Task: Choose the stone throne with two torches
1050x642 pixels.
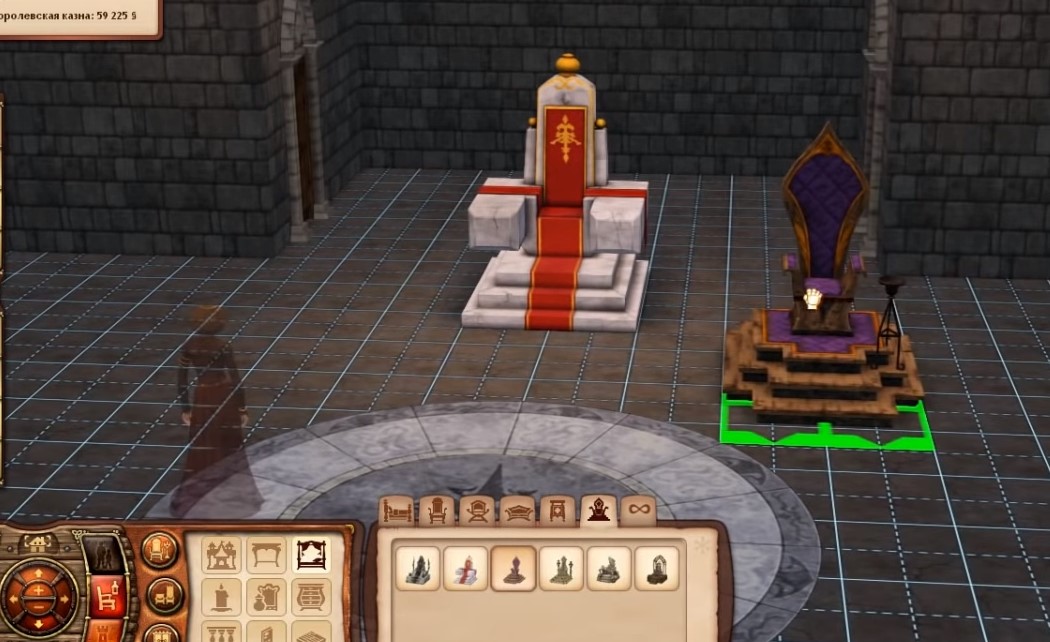Action: [561, 568]
